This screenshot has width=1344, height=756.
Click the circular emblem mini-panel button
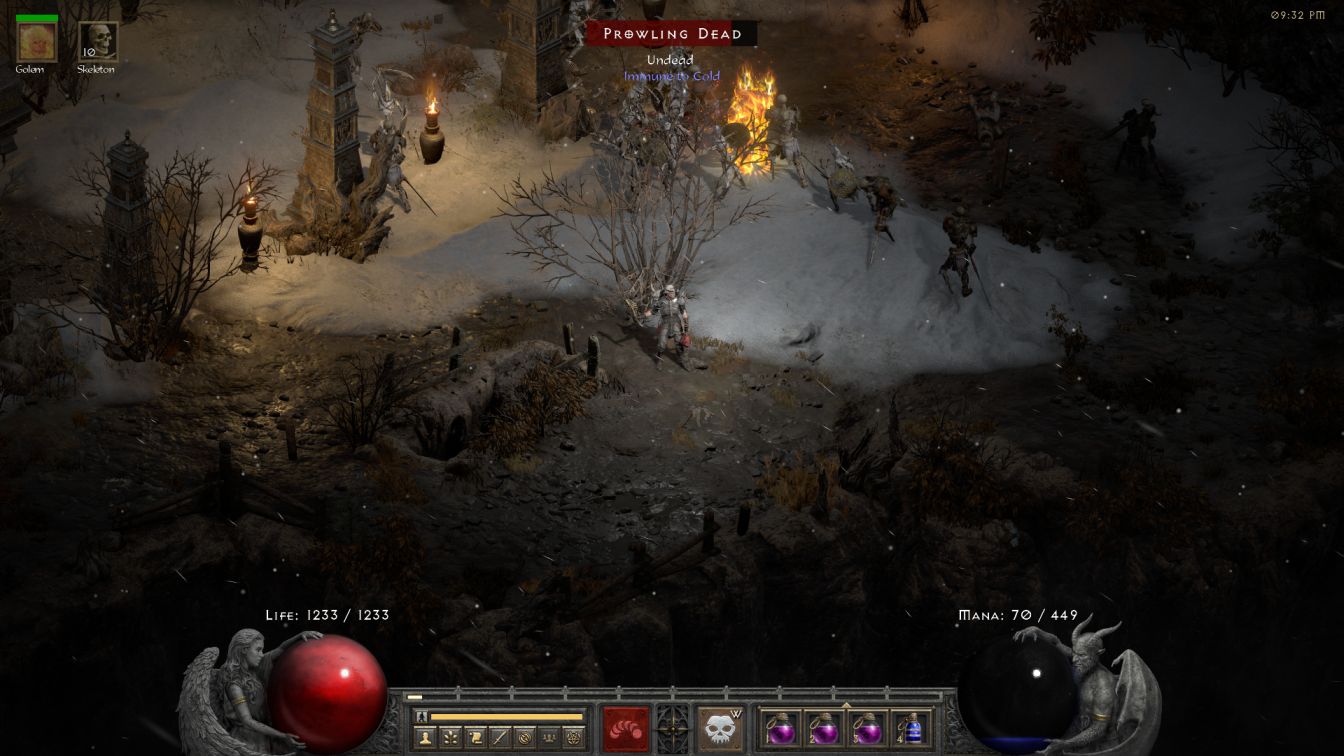524,738
